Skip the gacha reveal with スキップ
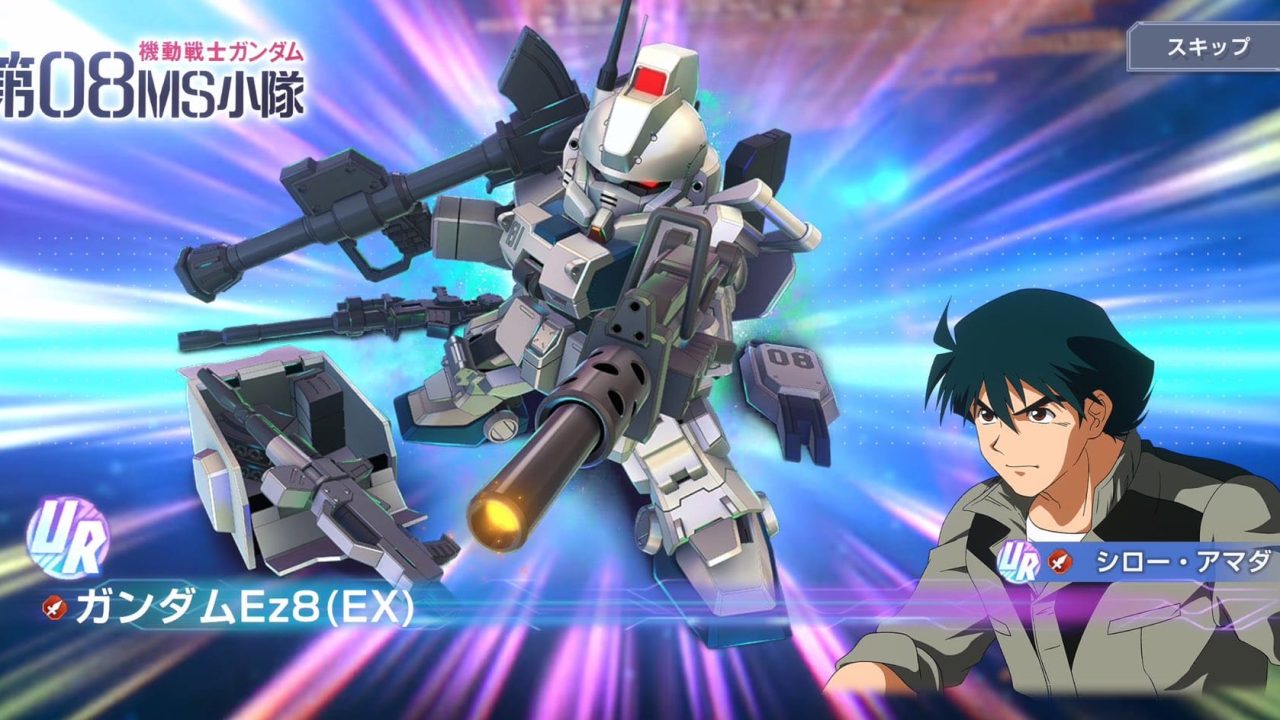Screen dimensions: 1280x720 (1206, 47)
